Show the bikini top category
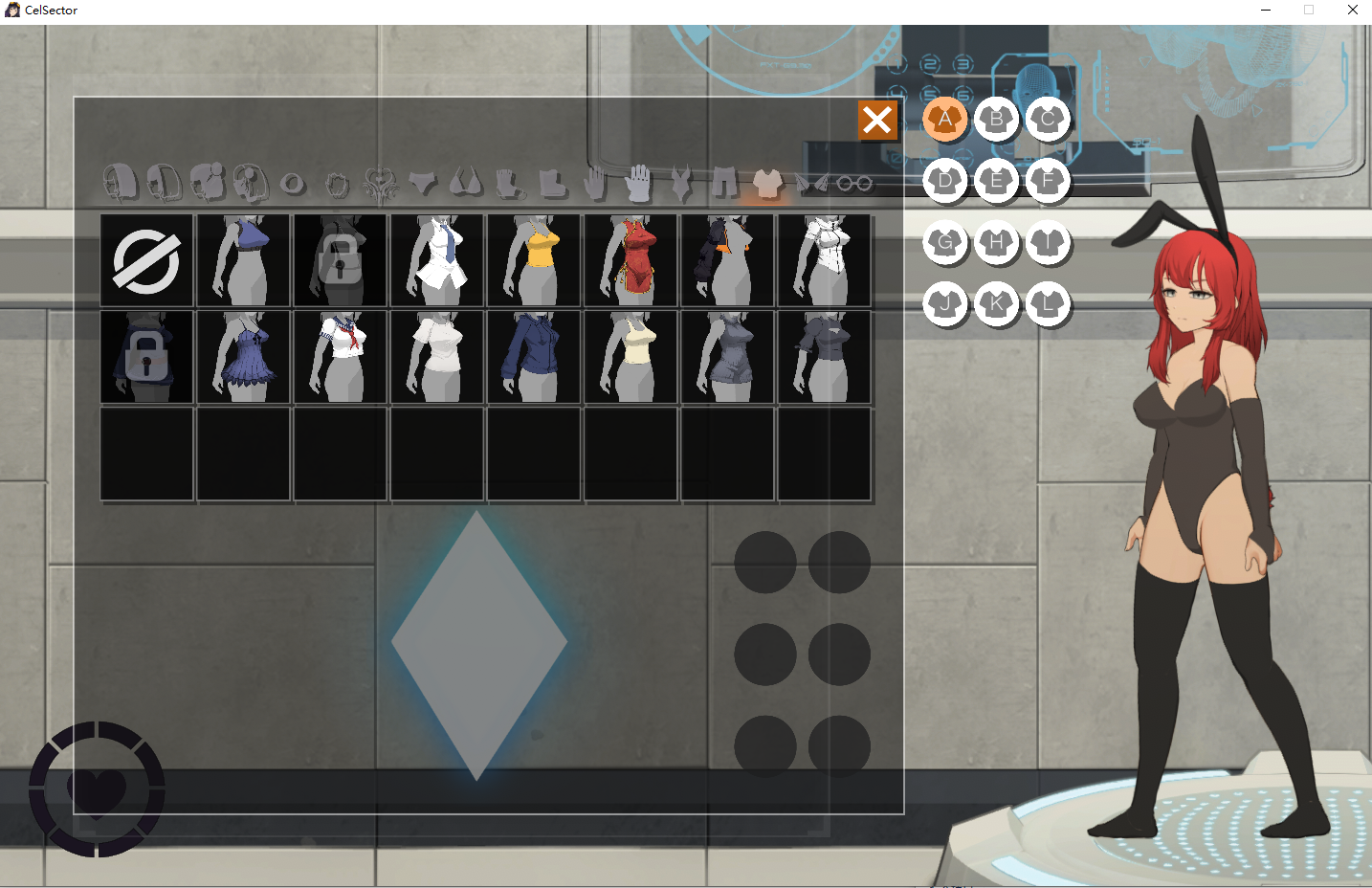Screen dimensions: 1372x888 tap(466, 182)
